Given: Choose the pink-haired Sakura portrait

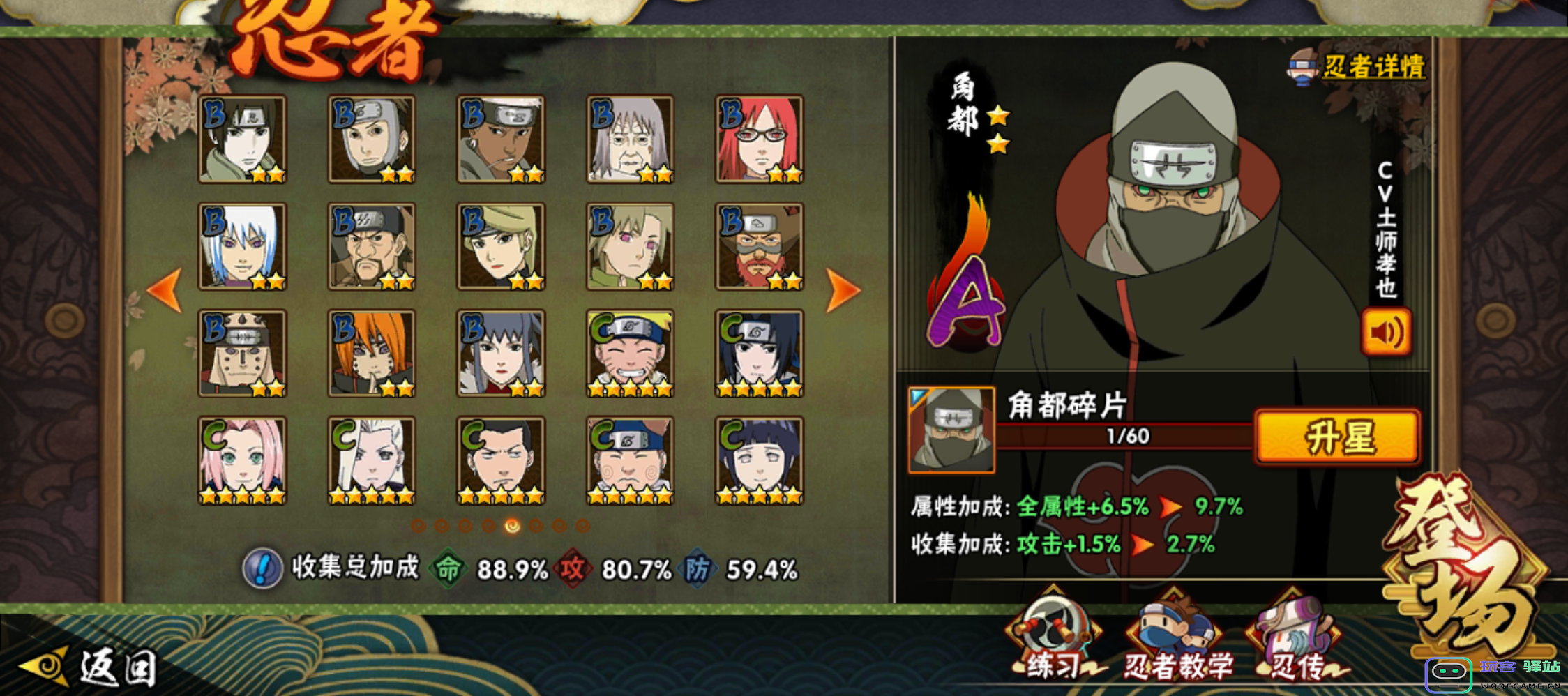Looking at the screenshot, I should coord(242,460).
